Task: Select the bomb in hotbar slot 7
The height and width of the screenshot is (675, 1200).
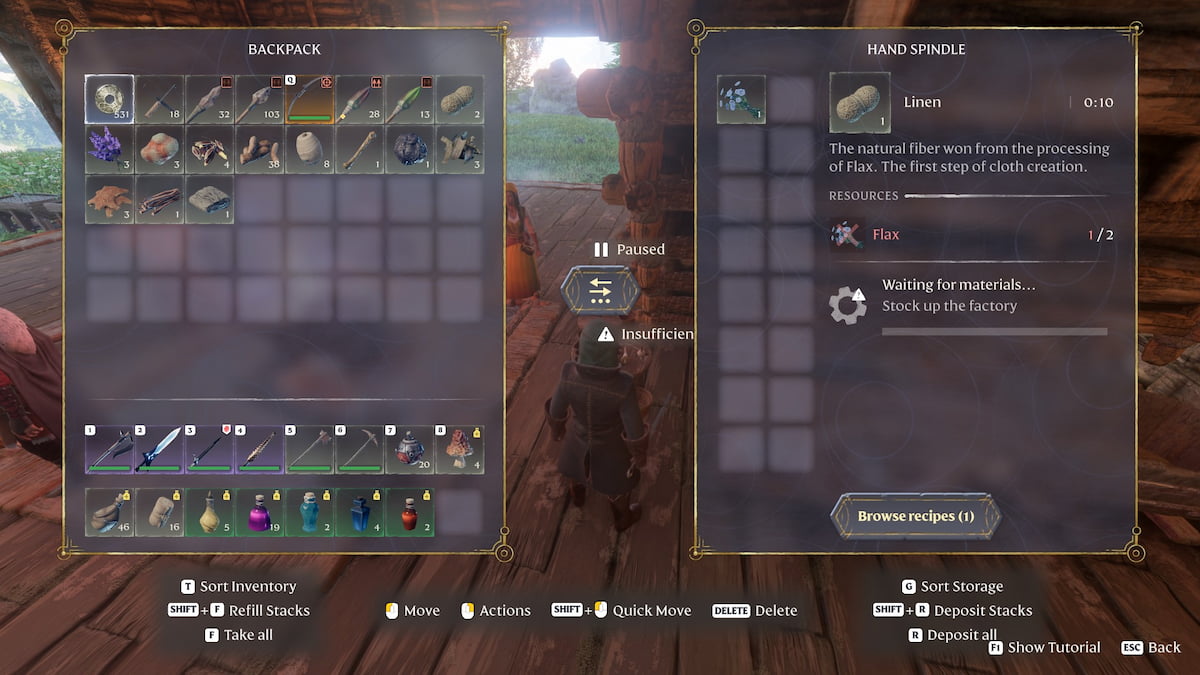Action: pos(409,449)
